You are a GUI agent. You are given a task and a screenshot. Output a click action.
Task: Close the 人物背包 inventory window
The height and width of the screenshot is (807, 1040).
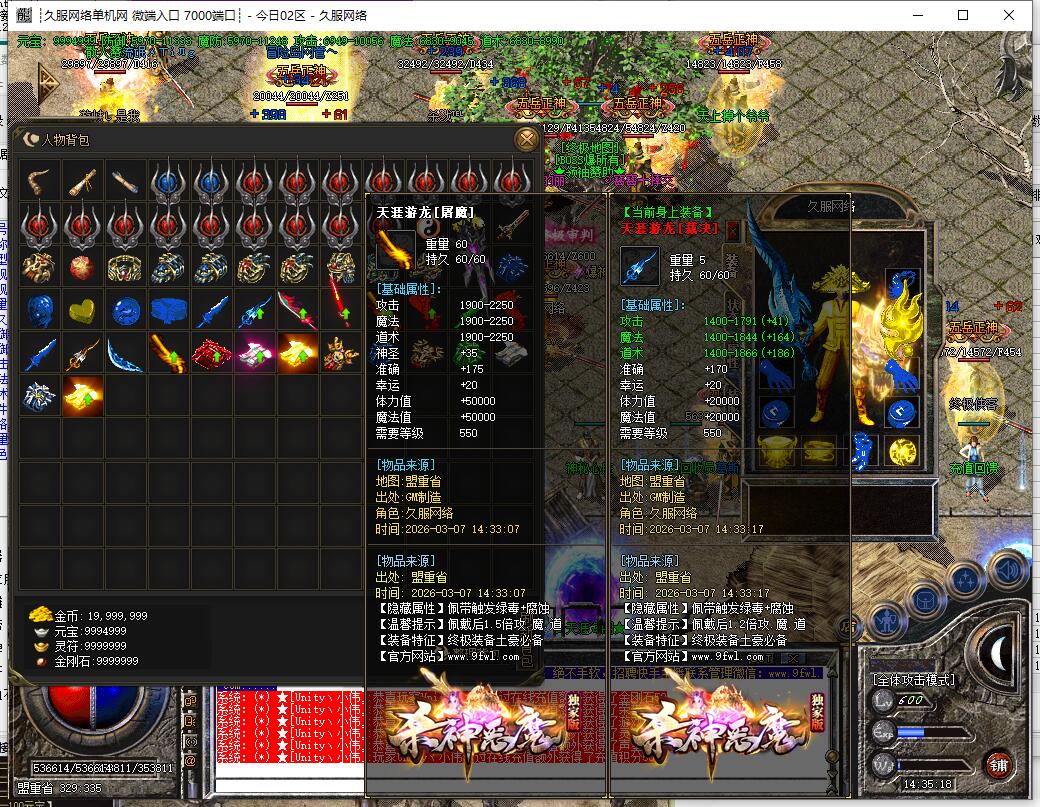coord(525,139)
